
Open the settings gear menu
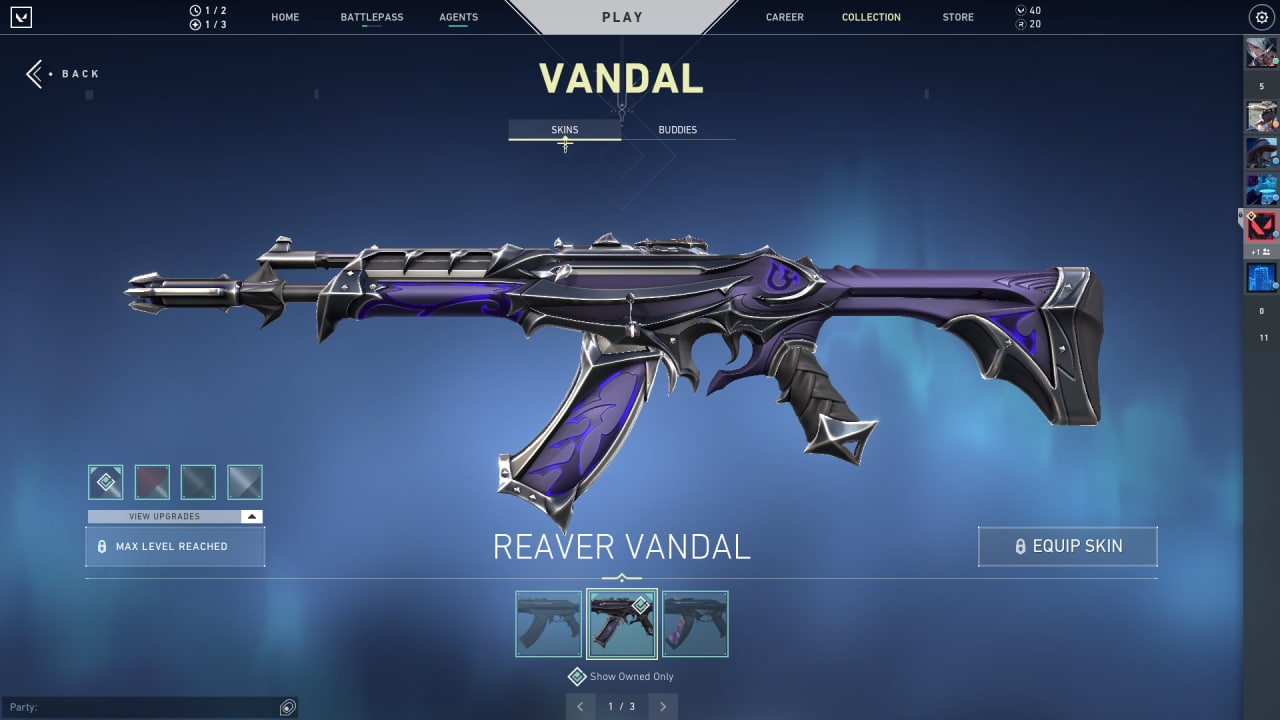[1260, 17]
